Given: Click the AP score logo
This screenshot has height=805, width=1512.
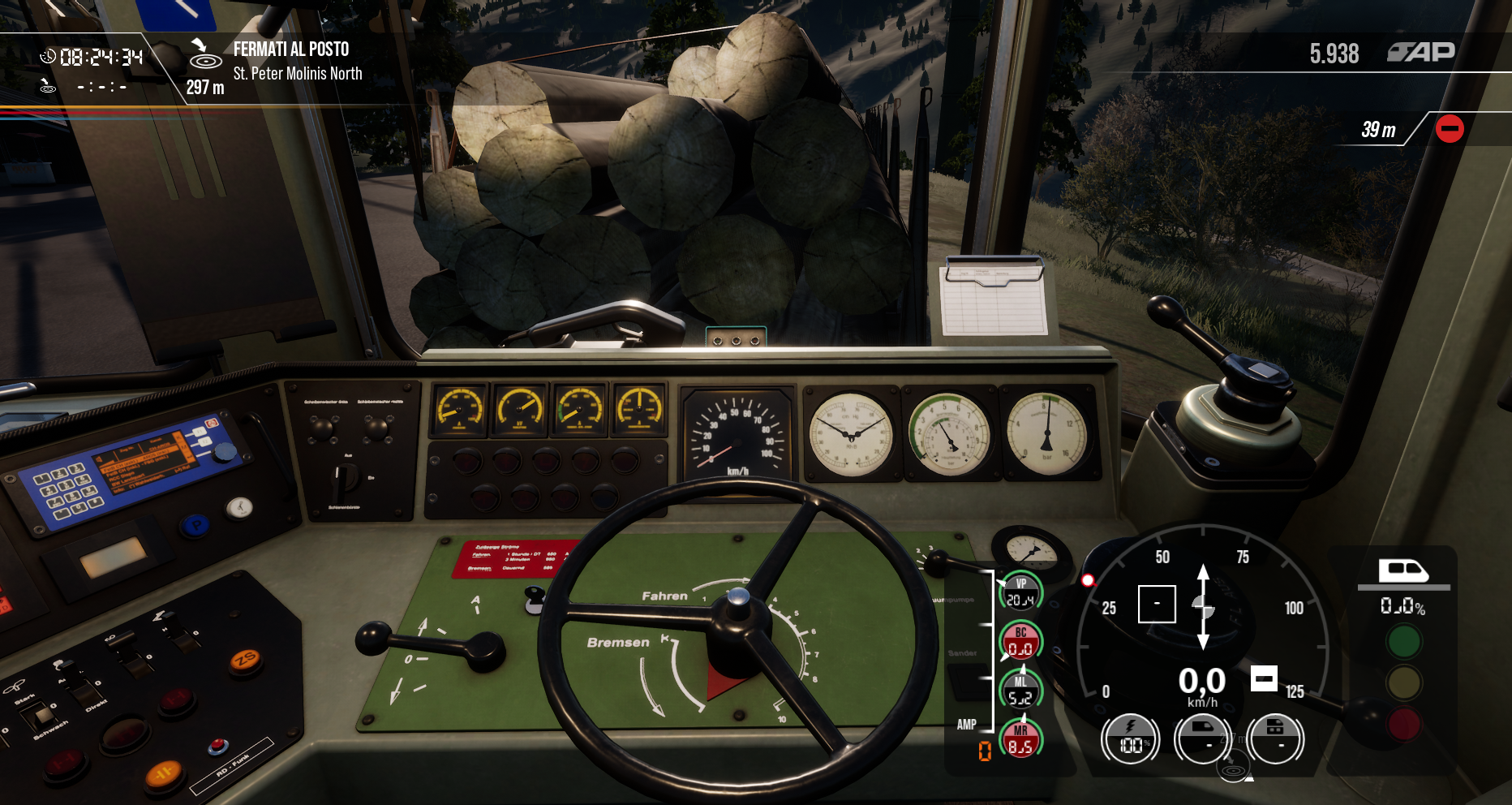Looking at the screenshot, I should [1421, 53].
